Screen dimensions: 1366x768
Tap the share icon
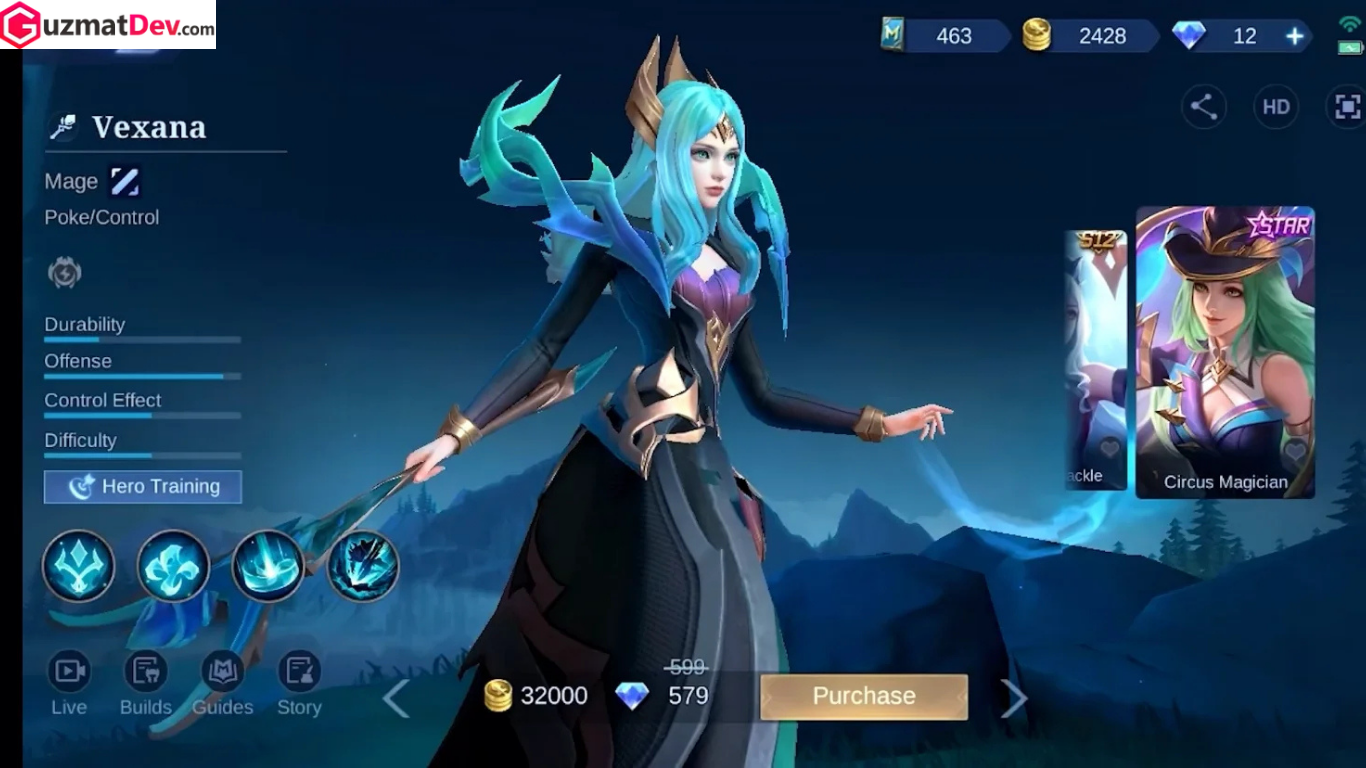(1204, 107)
